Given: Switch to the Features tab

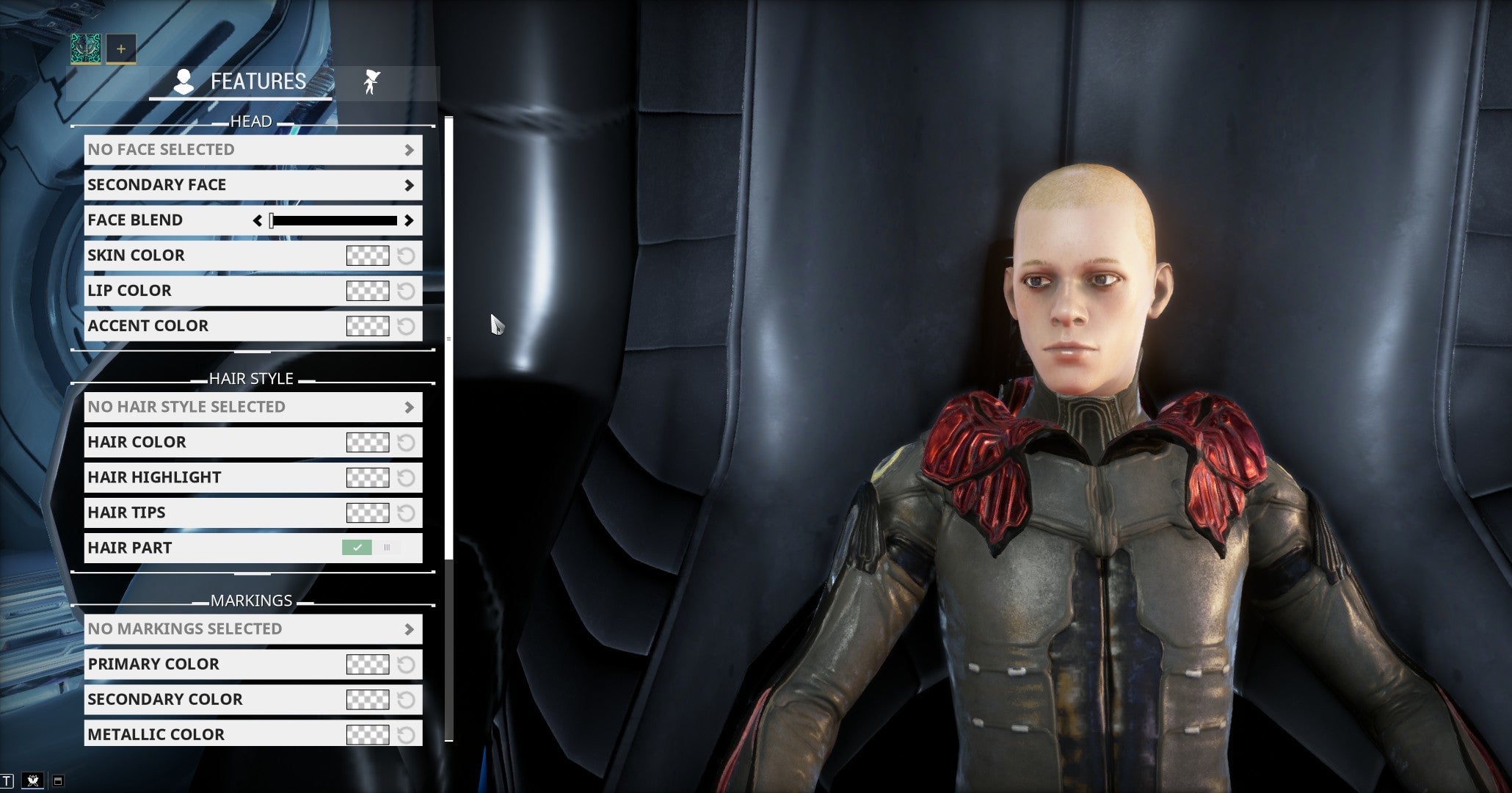Looking at the screenshot, I should pyautogui.click(x=242, y=82).
